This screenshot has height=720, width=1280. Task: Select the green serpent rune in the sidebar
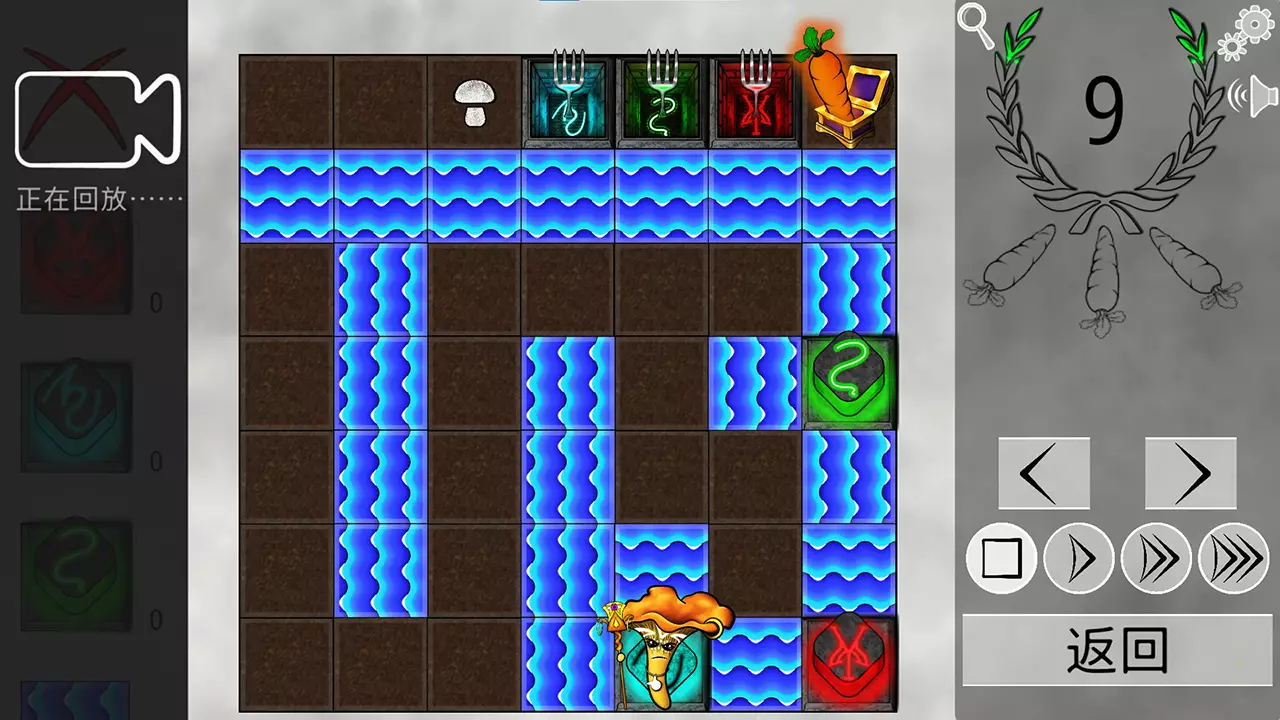[75, 570]
